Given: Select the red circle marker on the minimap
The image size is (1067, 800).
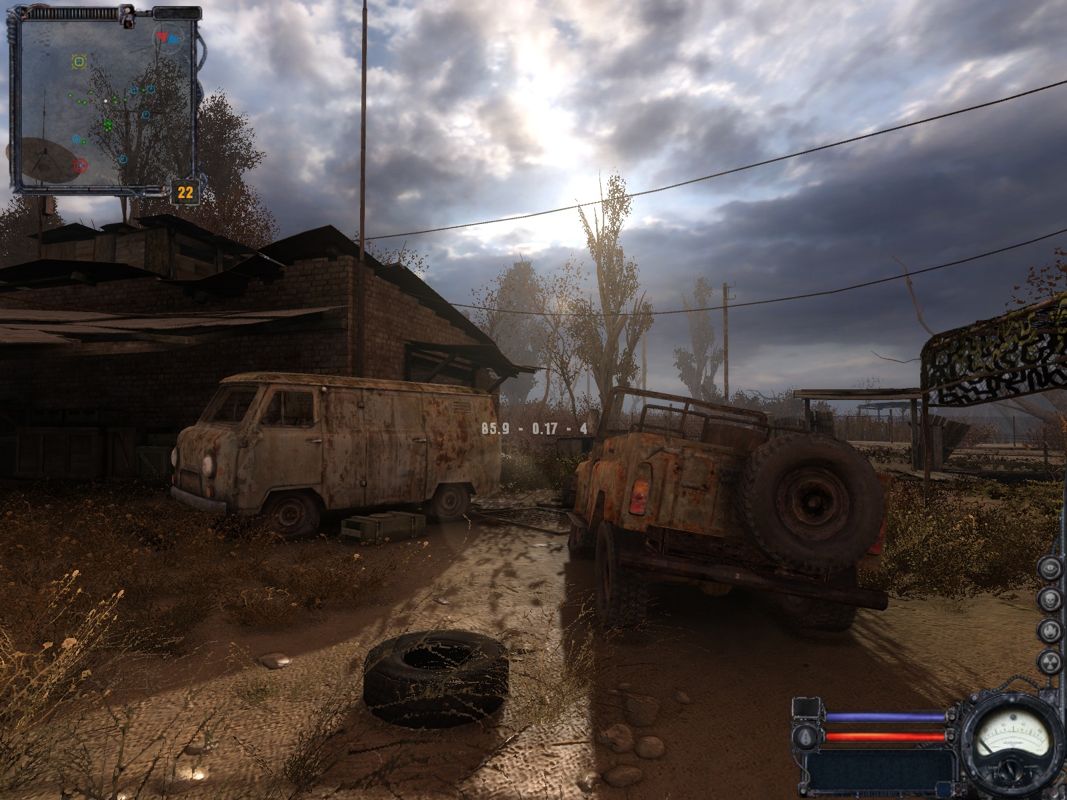Looking at the screenshot, I should tap(80, 165).
